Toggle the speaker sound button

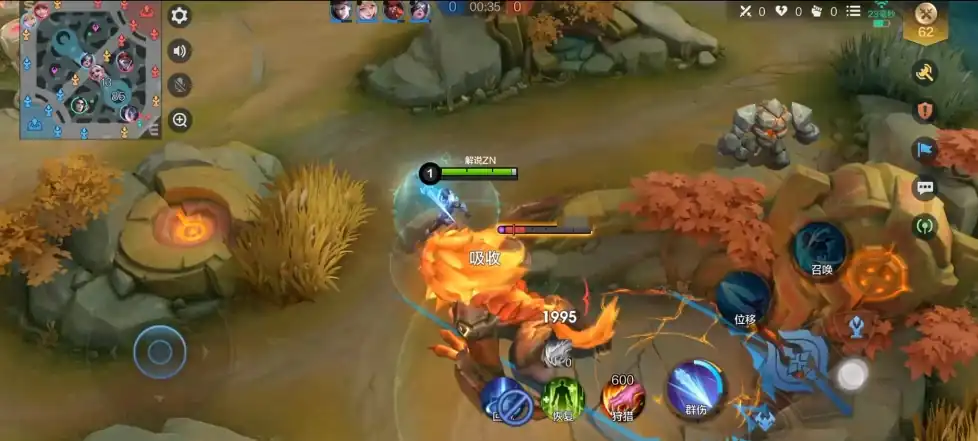point(180,51)
